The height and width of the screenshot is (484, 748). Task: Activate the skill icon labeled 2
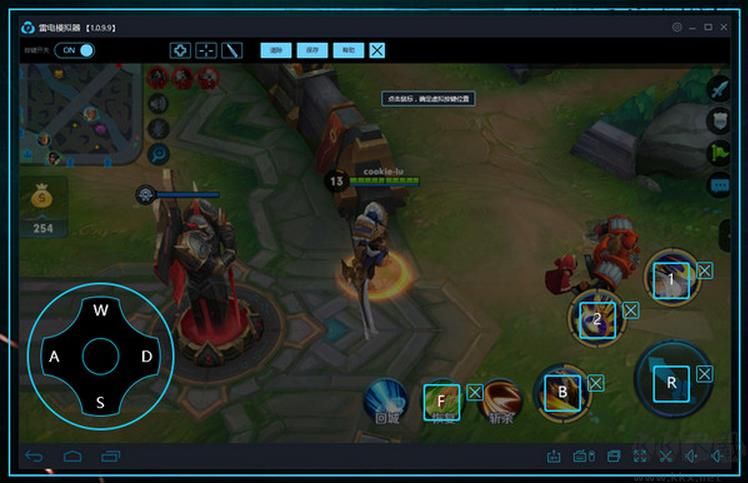point(596,319)
